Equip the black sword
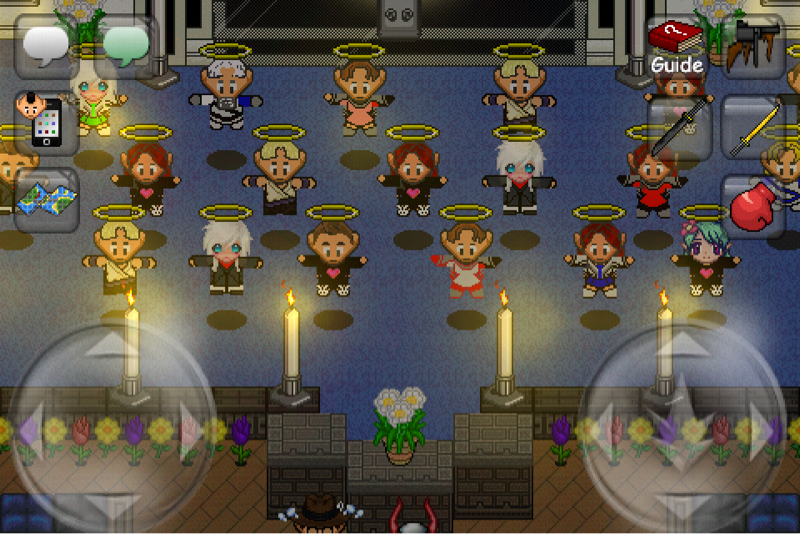This screenshot has height=534, width=800. (x=676, y=128)
